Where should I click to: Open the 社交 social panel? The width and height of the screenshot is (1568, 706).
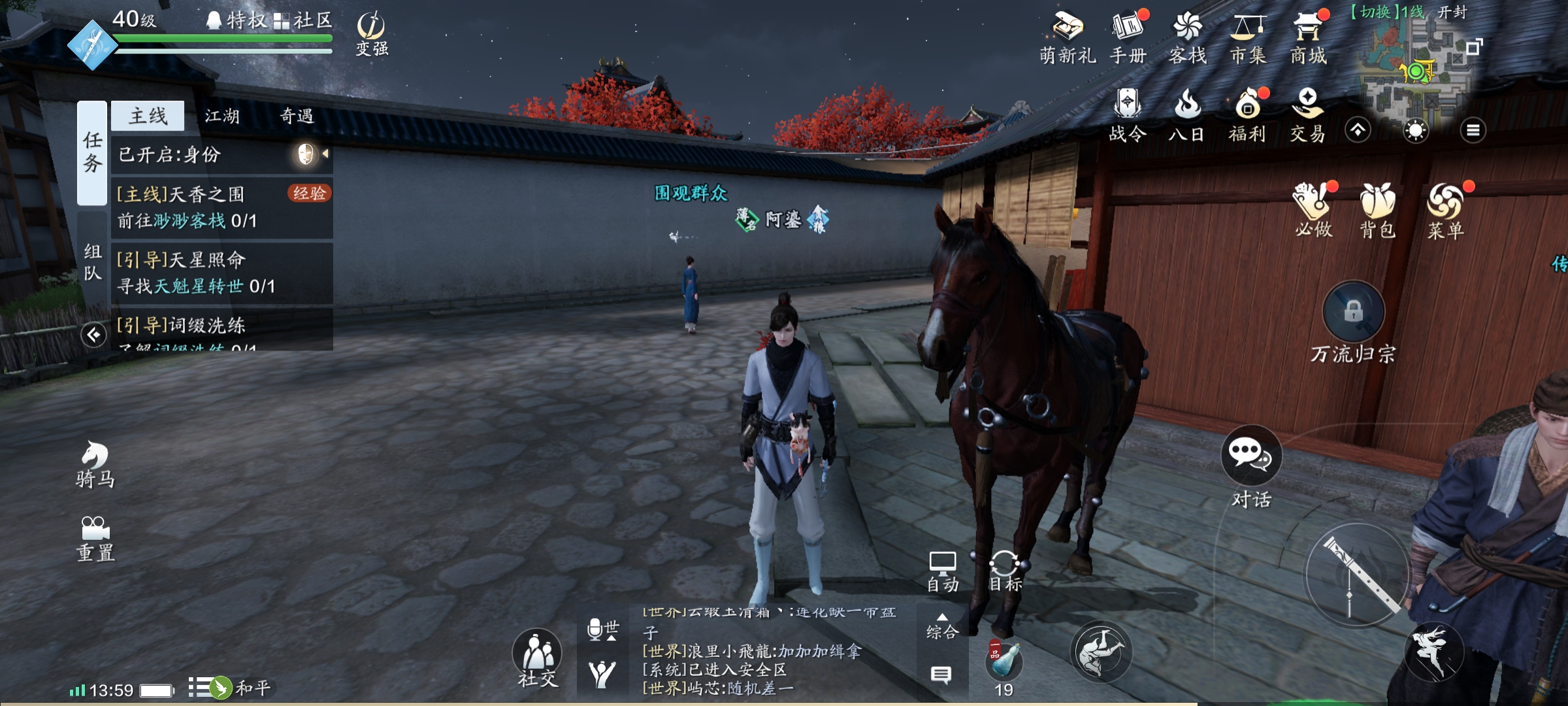[537, 658]
